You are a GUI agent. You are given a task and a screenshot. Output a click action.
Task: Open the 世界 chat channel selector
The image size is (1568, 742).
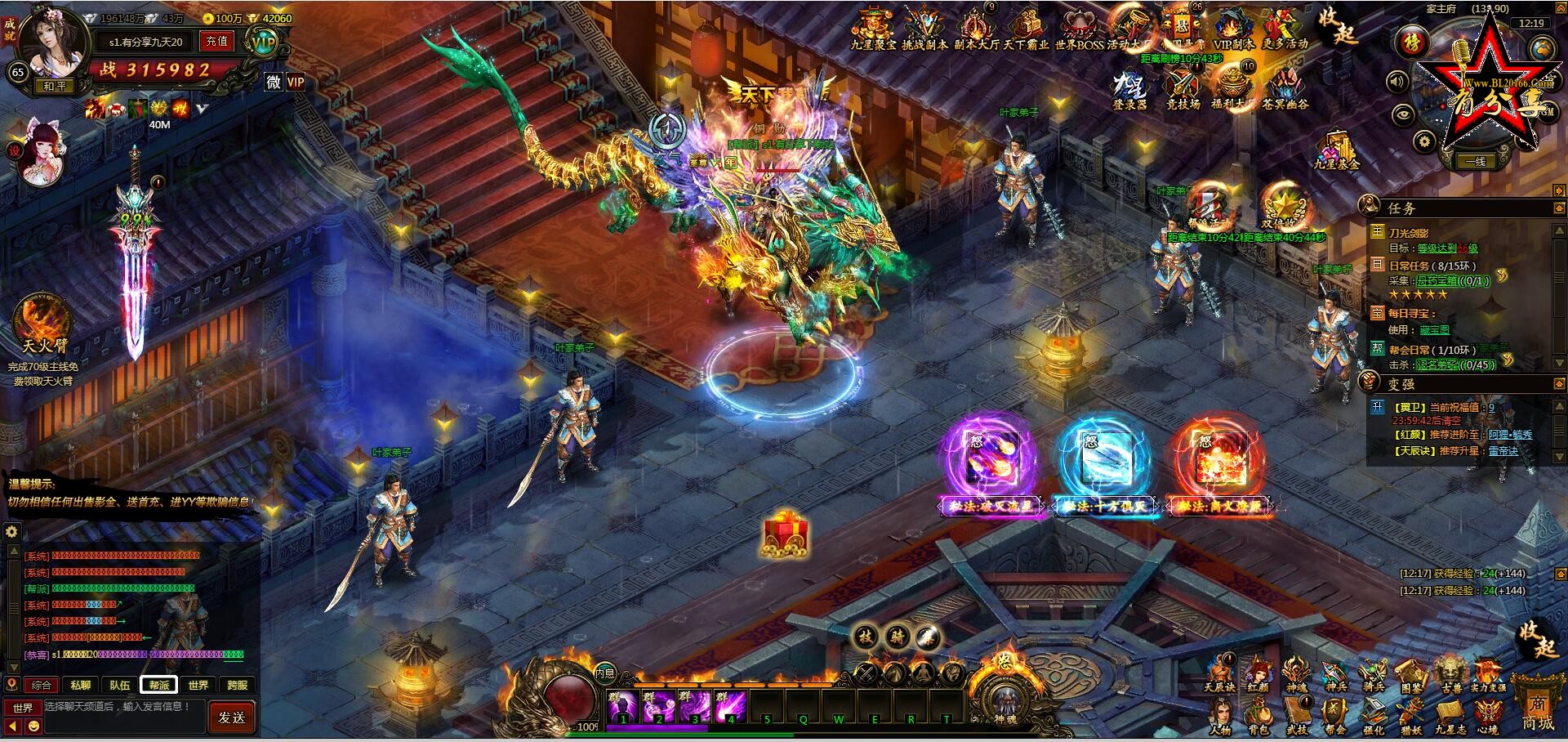23,707
